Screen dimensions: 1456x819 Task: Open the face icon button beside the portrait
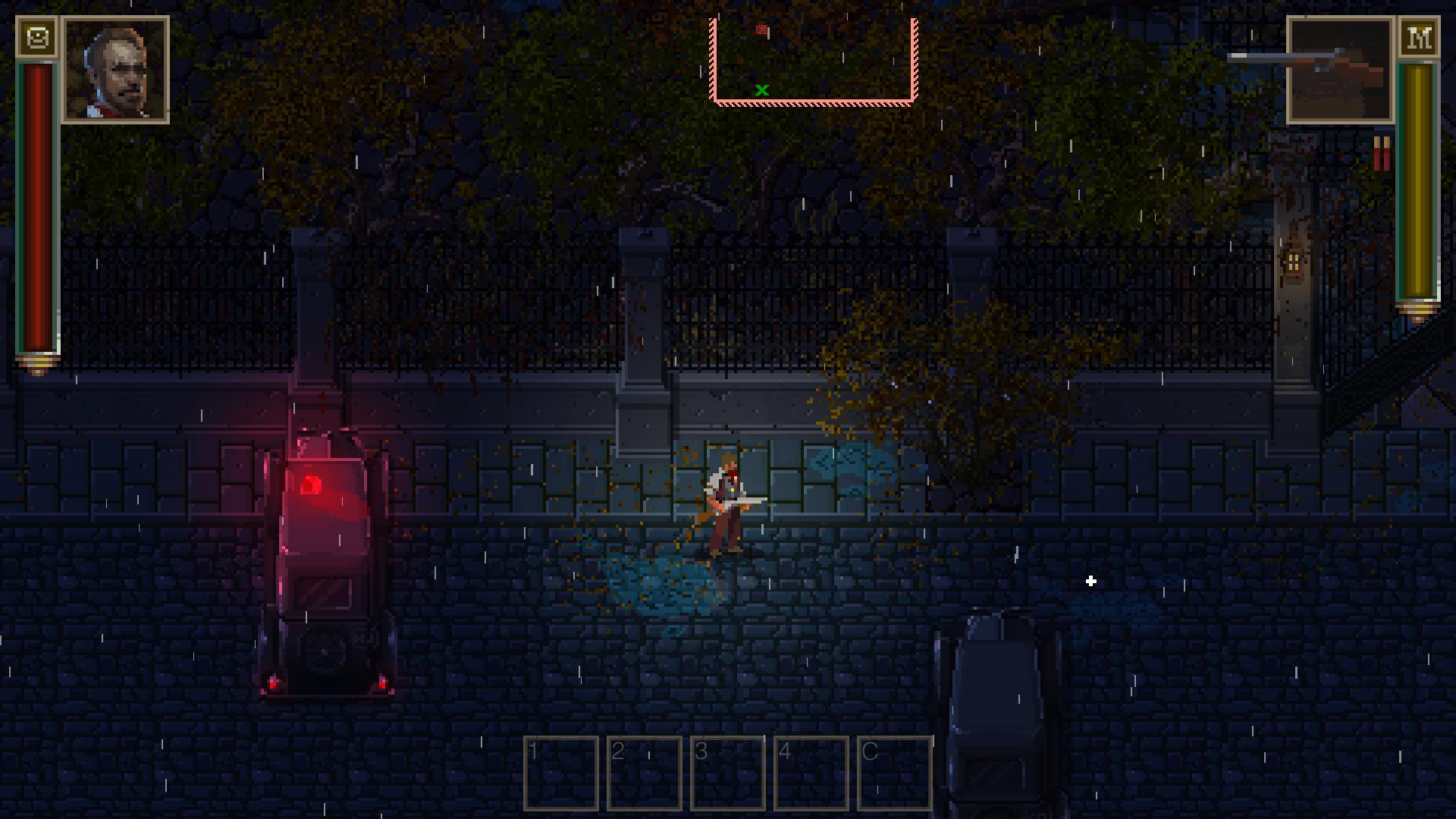37,37
